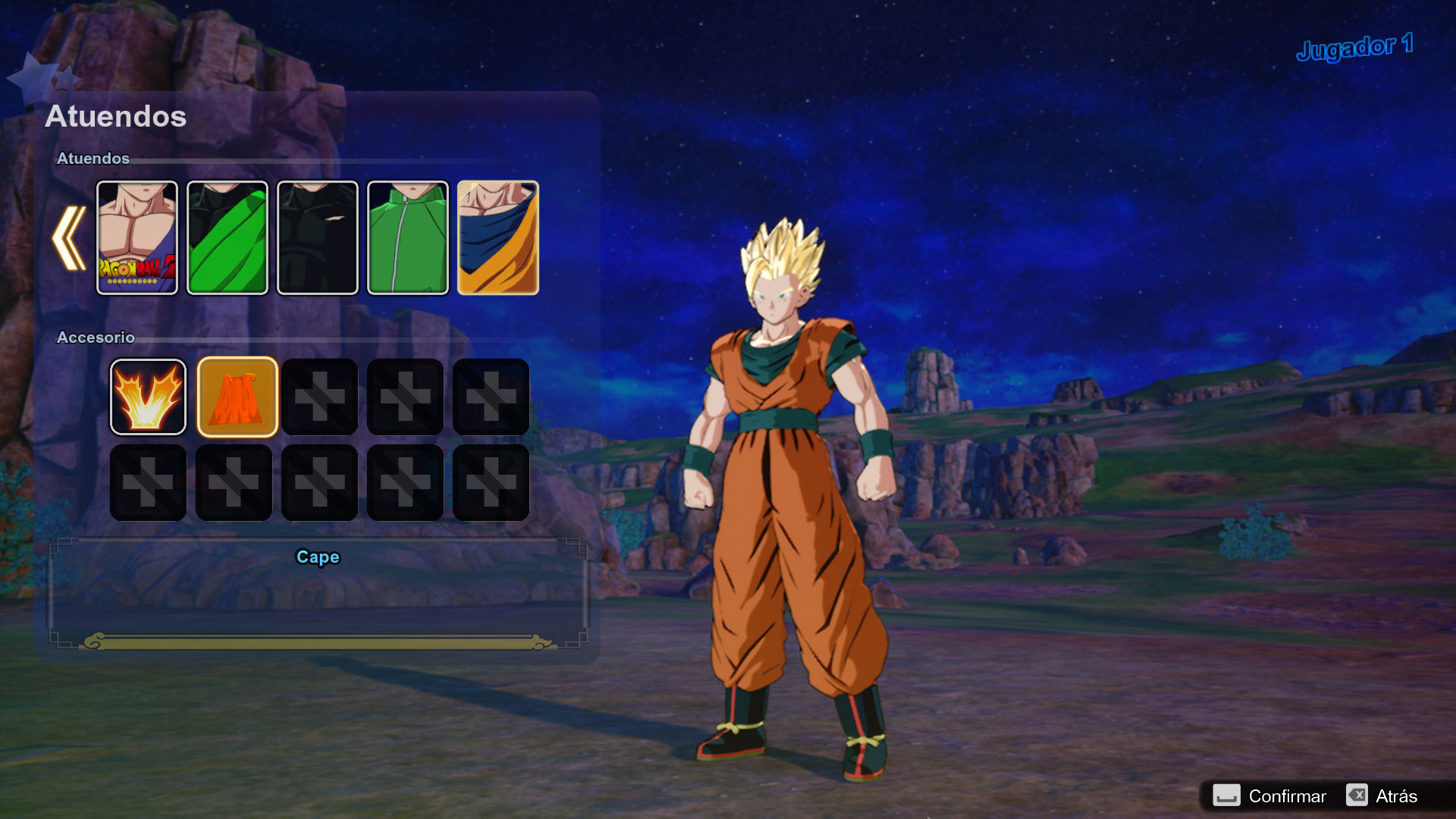Screen dimensions: 1456x819
Task: Select the green tracksuit outfit thumbnail
Action: [408, 237]
